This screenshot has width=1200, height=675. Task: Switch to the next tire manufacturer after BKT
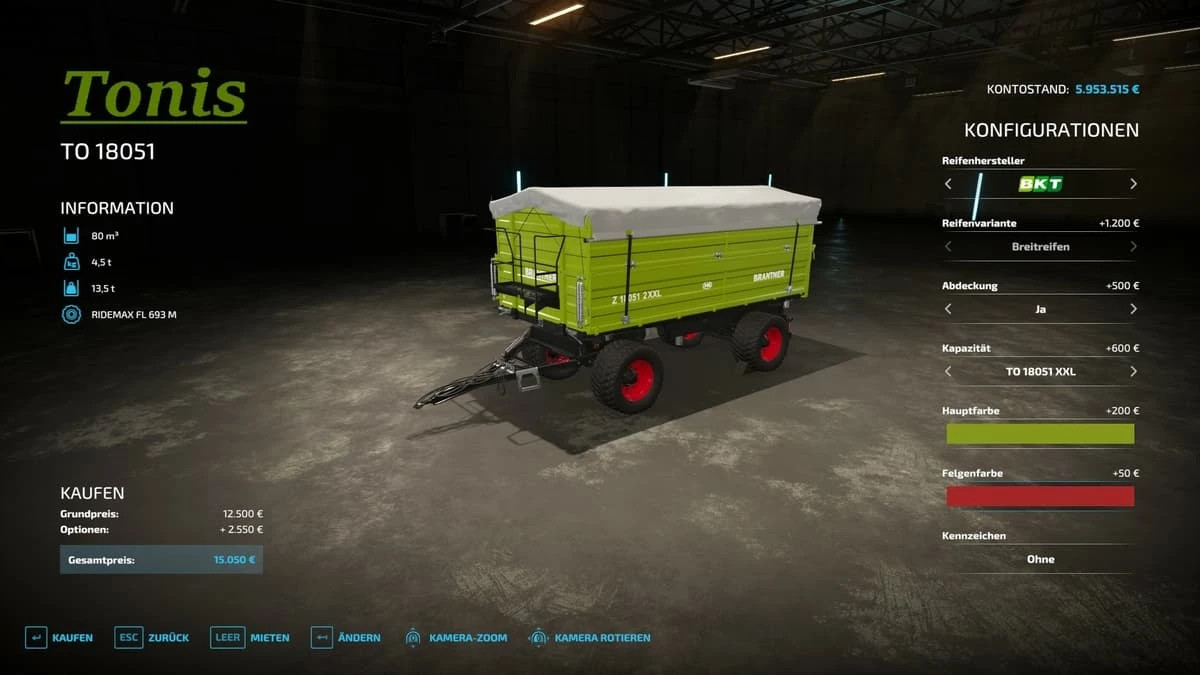click(x=1133, y=184)
